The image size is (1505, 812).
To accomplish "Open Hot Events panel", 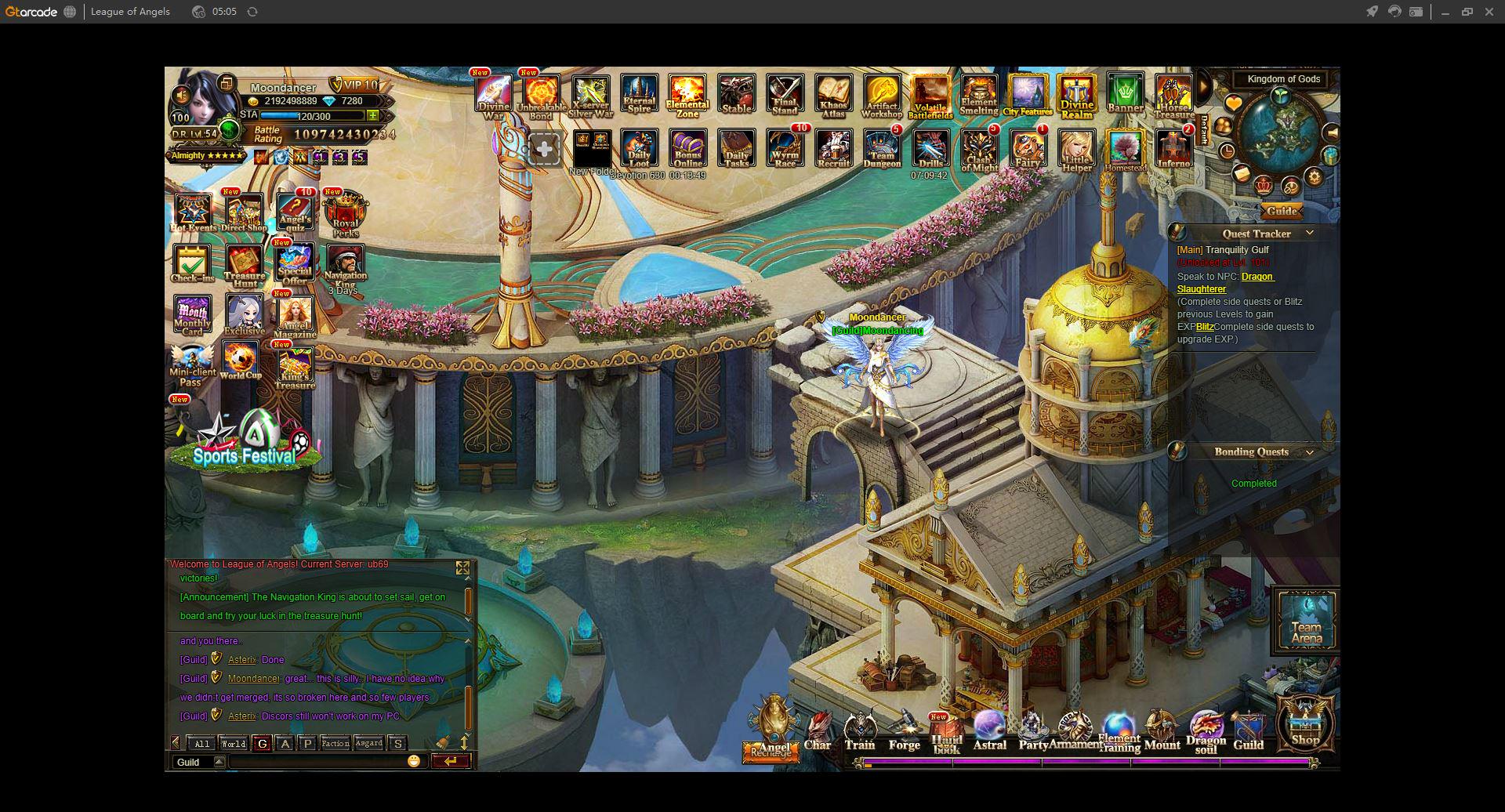I will tap(193, 212).
